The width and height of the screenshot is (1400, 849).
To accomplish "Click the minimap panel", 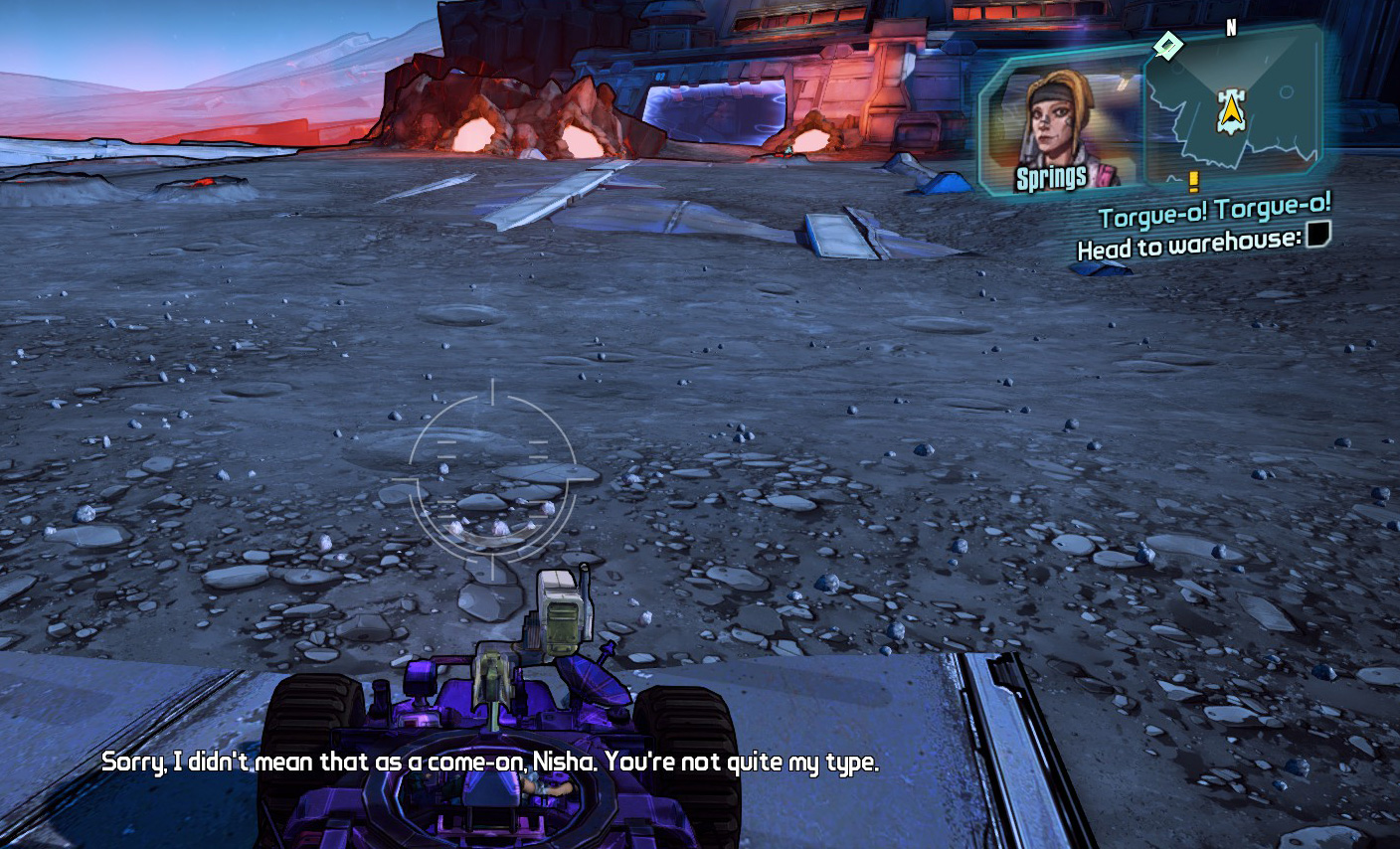I will point(1233,109).
